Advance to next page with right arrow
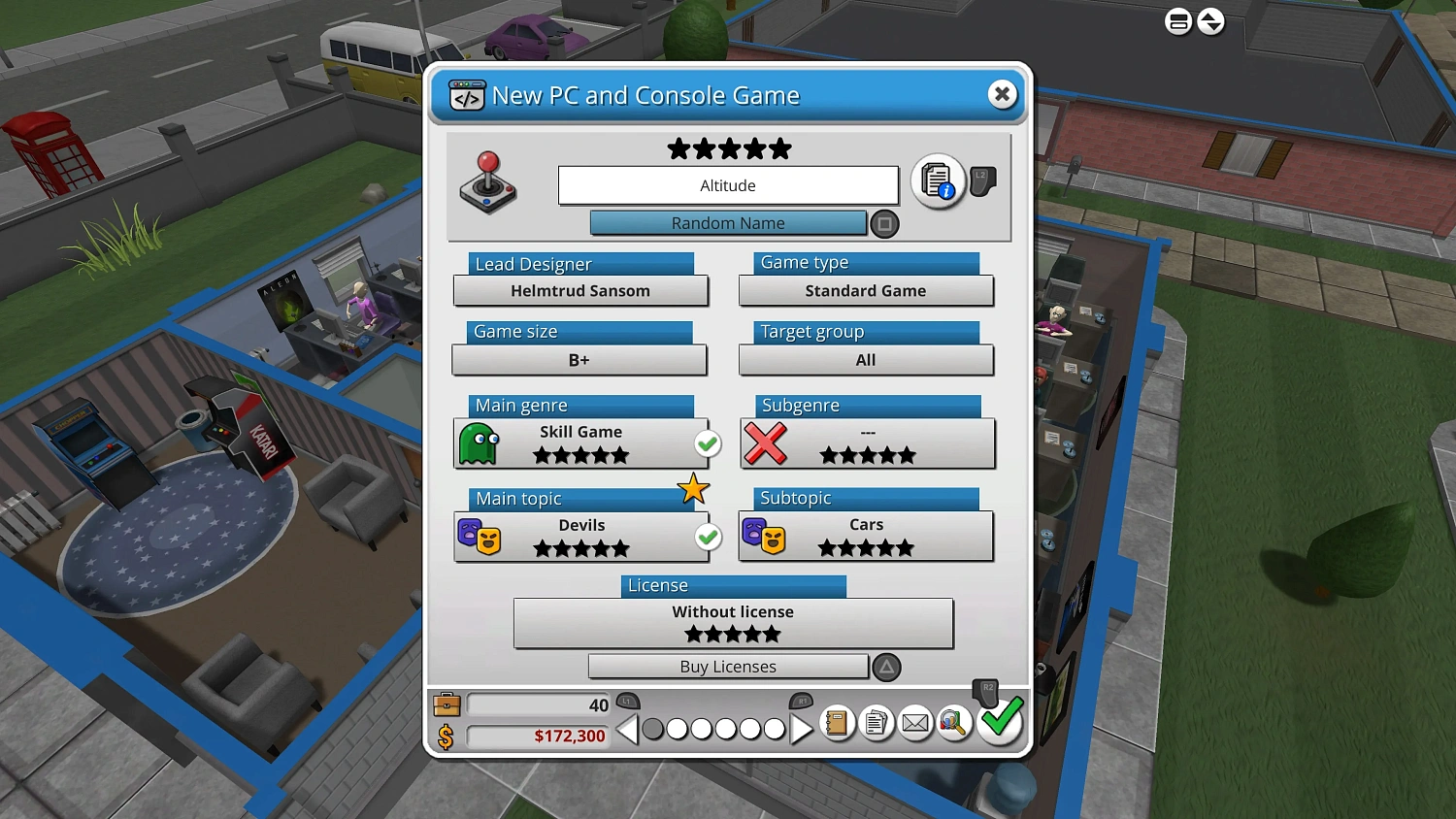 (x=802, y=729)
